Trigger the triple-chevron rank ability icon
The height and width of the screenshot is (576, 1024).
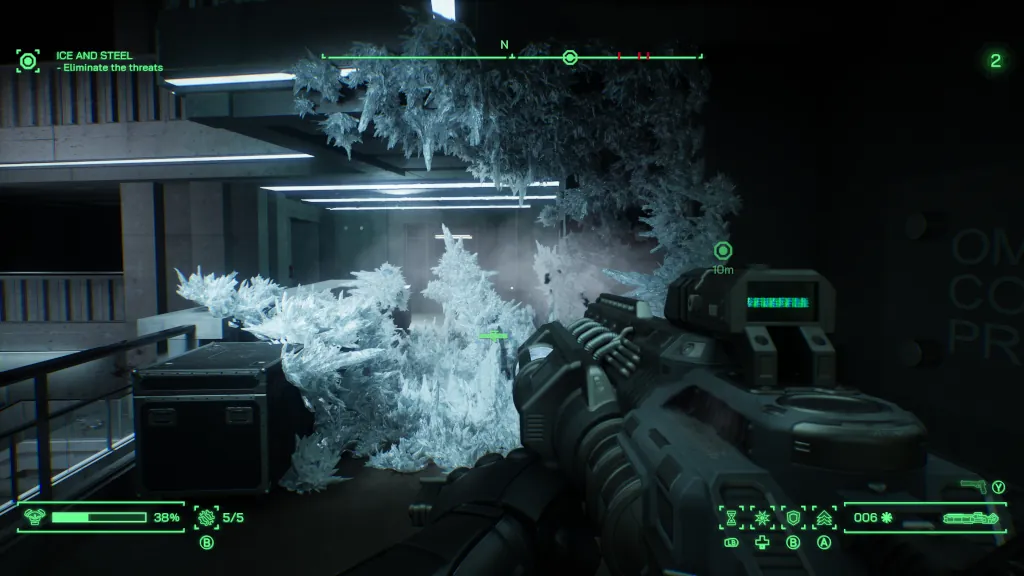(824, 517)
